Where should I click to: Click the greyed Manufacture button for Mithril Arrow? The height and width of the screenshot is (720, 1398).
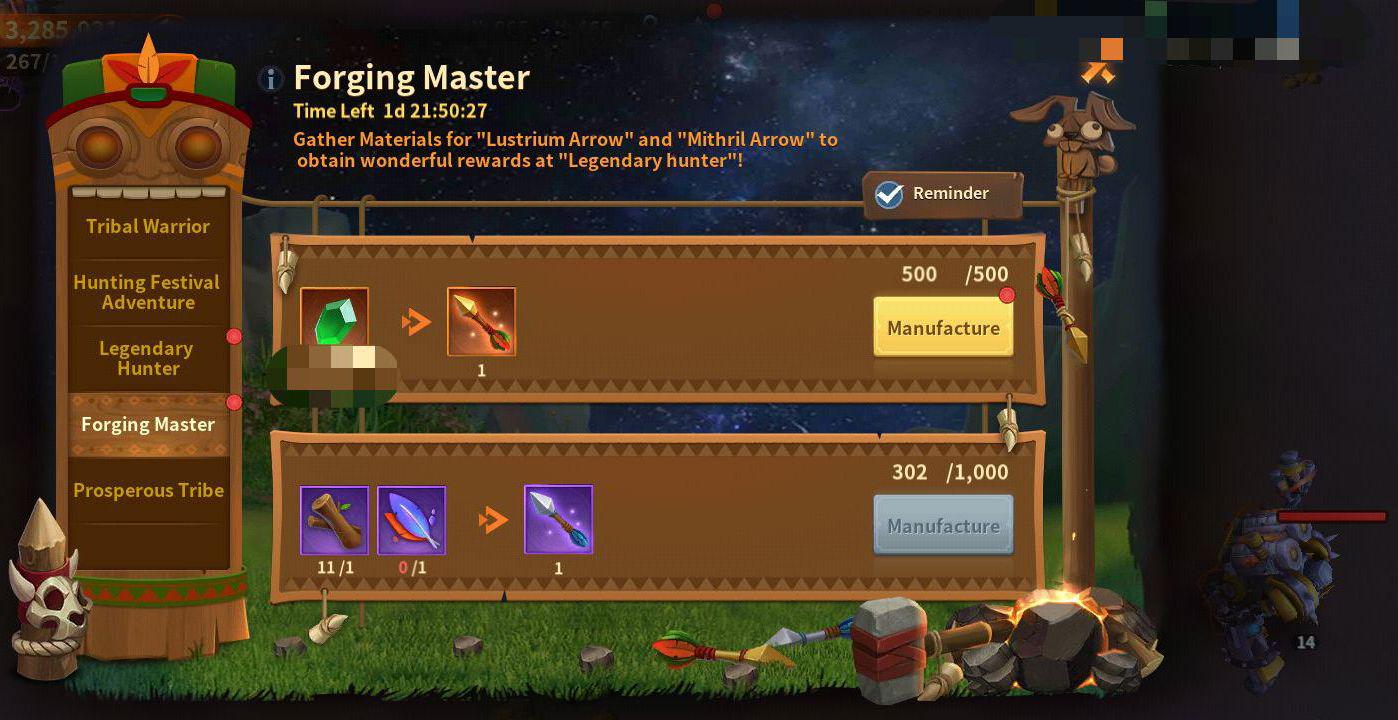click(942, 524)
